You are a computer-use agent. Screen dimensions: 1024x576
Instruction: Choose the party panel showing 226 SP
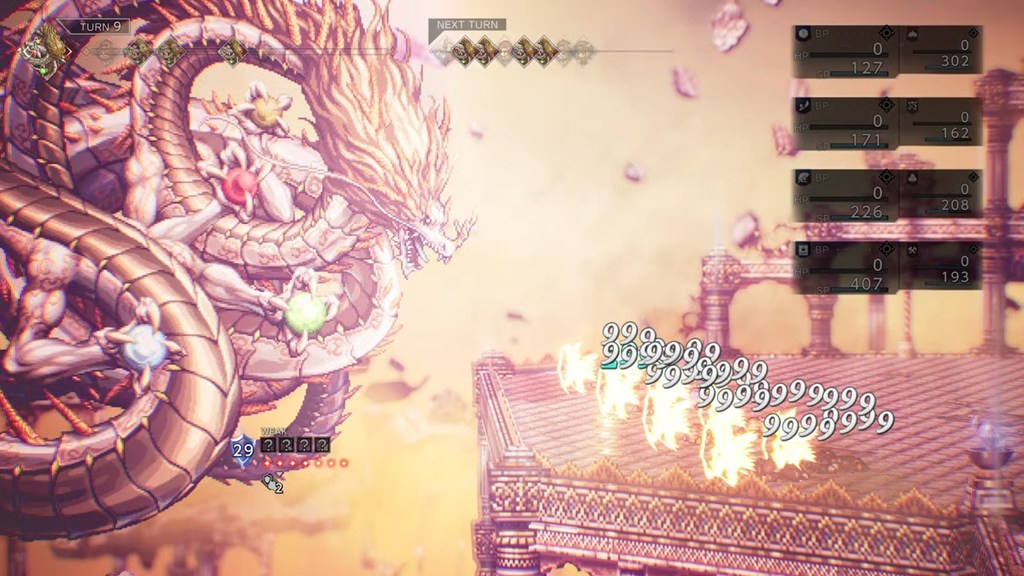[x=846, y=194]
